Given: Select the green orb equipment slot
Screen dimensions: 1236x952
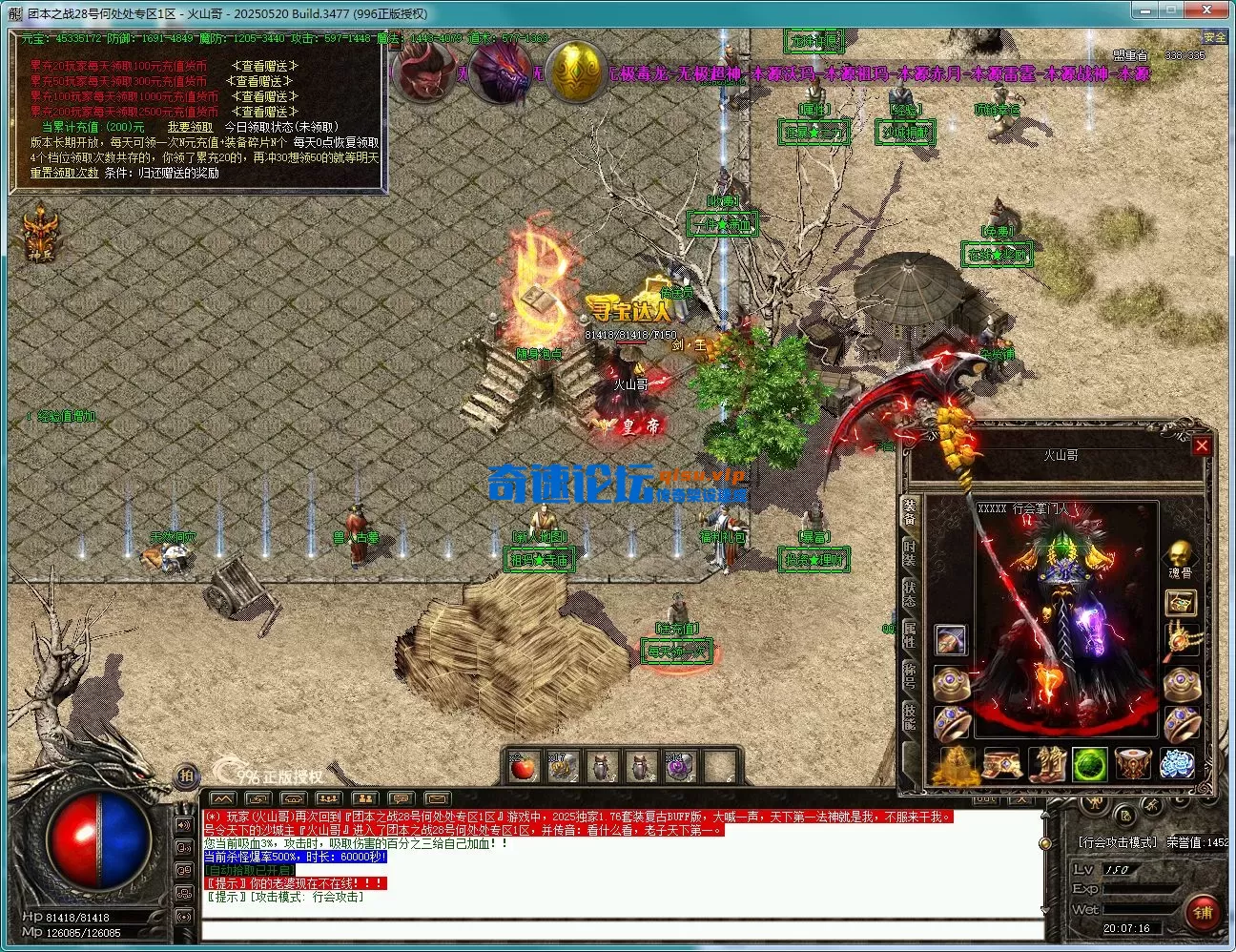Looking at the screenshot, I should point(1089,764).
